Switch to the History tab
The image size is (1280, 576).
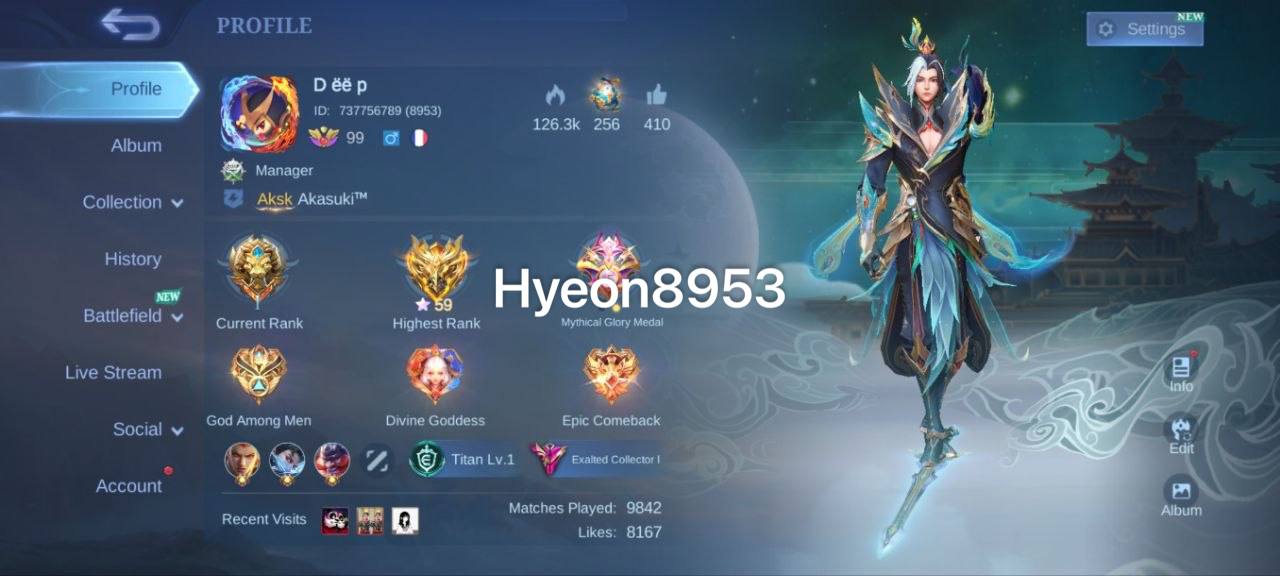click(x=133, y=259)
